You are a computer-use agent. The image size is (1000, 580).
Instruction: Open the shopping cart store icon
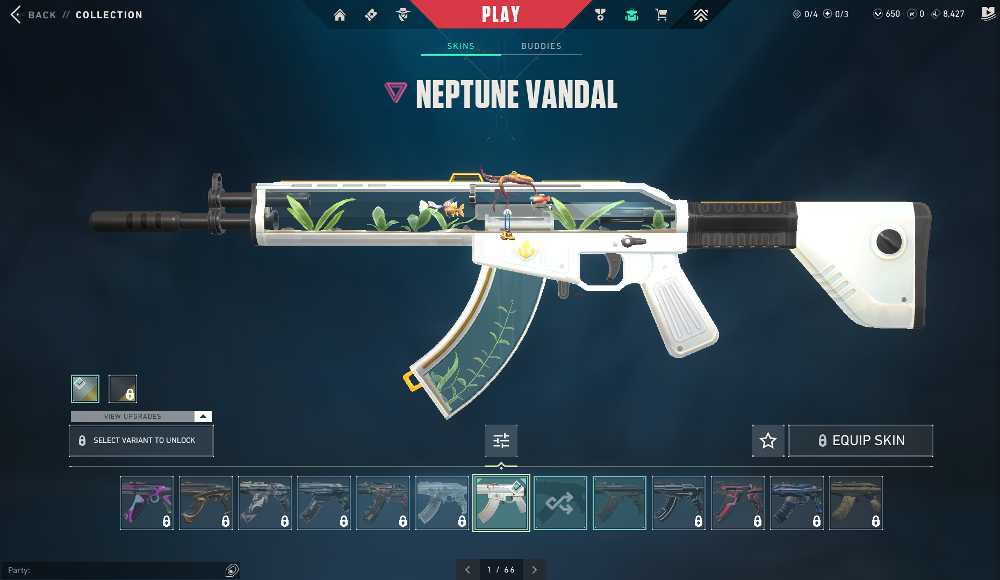(x=661, y=15)
